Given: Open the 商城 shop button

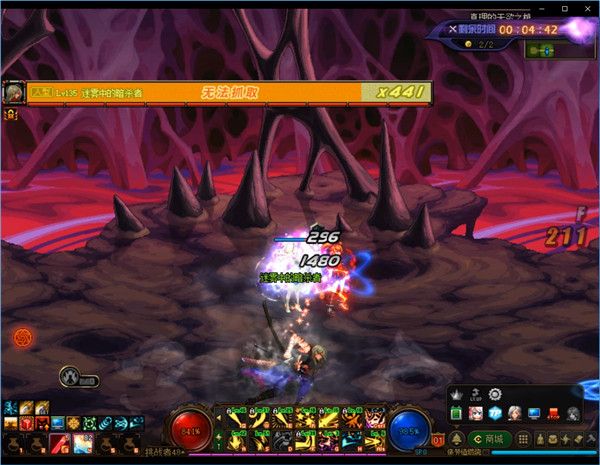Looking at the screenshot, I should 491,439.
